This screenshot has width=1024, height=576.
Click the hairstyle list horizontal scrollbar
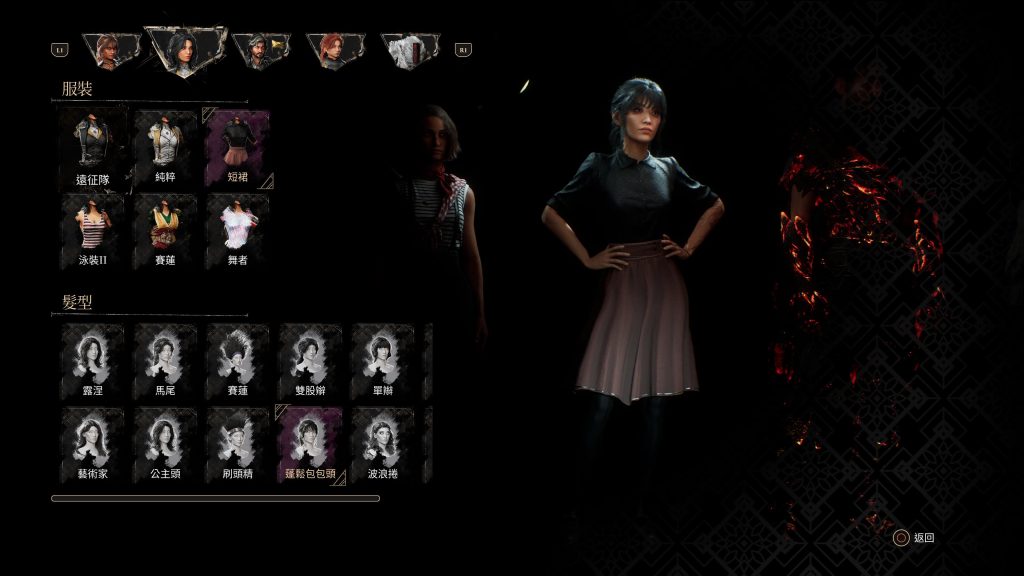pyautogui.click(x=215, y=498)
